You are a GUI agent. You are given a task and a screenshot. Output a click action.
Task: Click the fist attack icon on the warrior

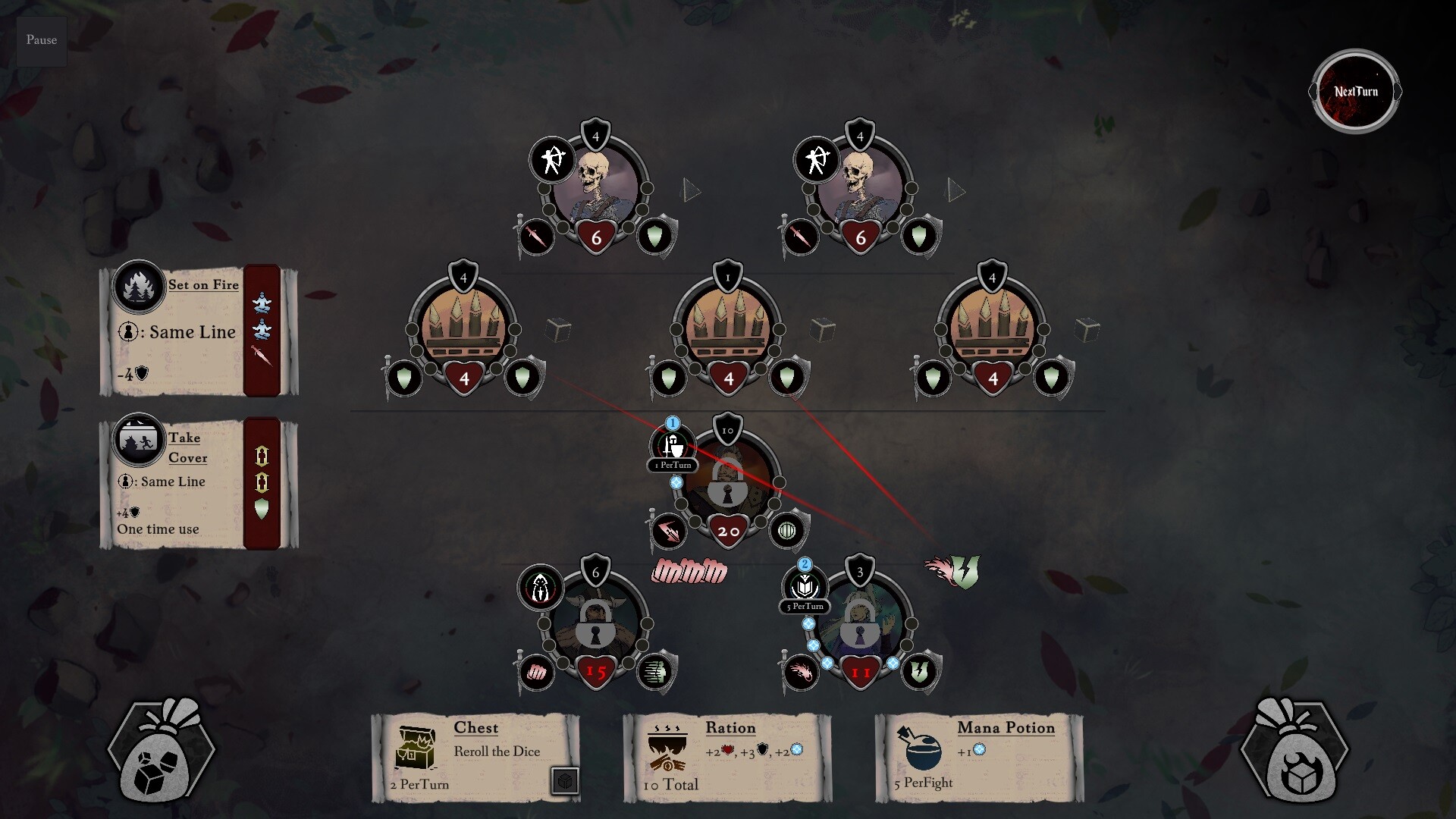tap(538, 671)
